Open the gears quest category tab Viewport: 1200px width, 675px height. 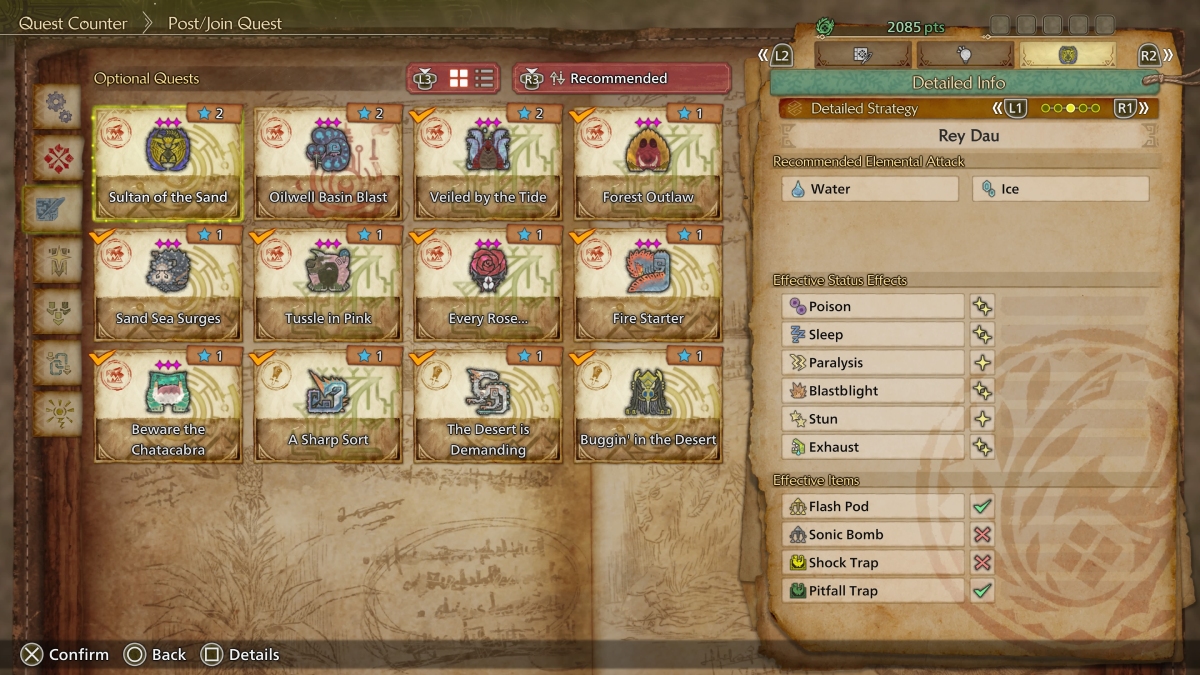[57, 106]
